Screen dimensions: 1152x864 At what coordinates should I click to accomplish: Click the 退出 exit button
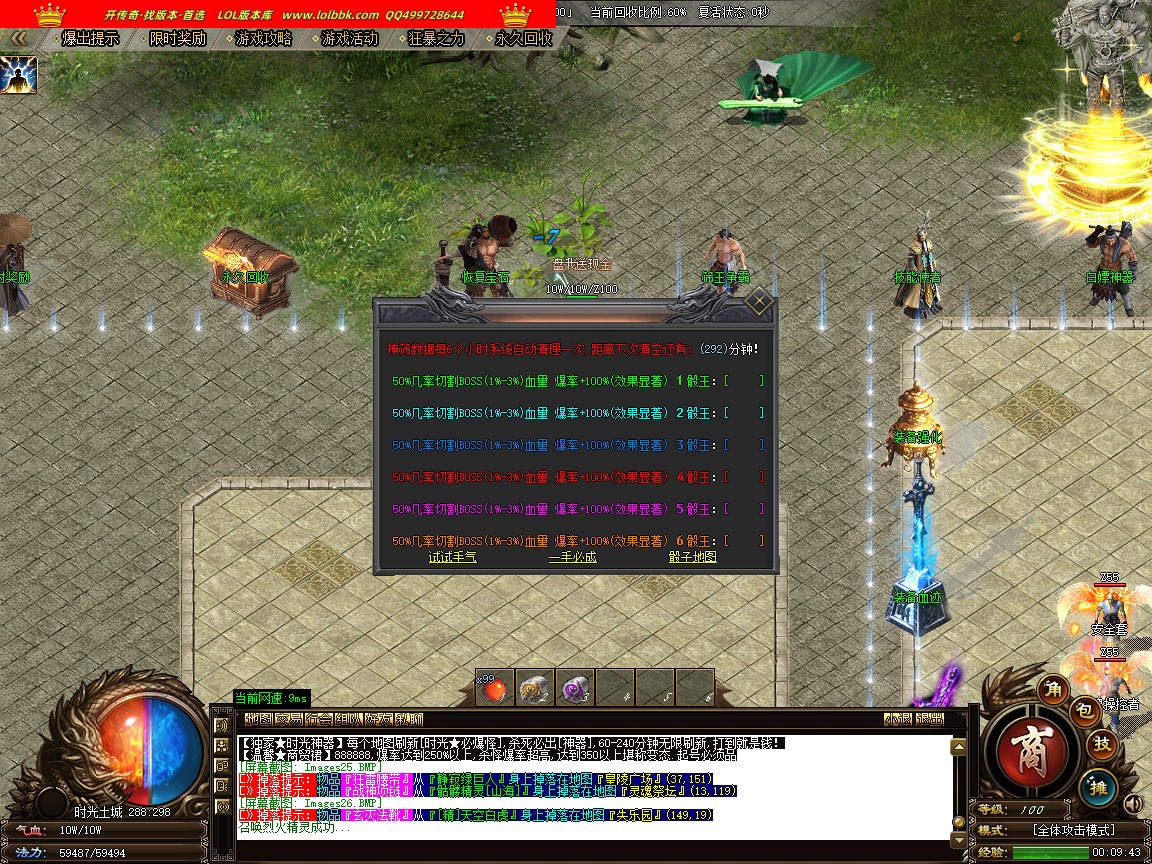(x=930, y=719)
